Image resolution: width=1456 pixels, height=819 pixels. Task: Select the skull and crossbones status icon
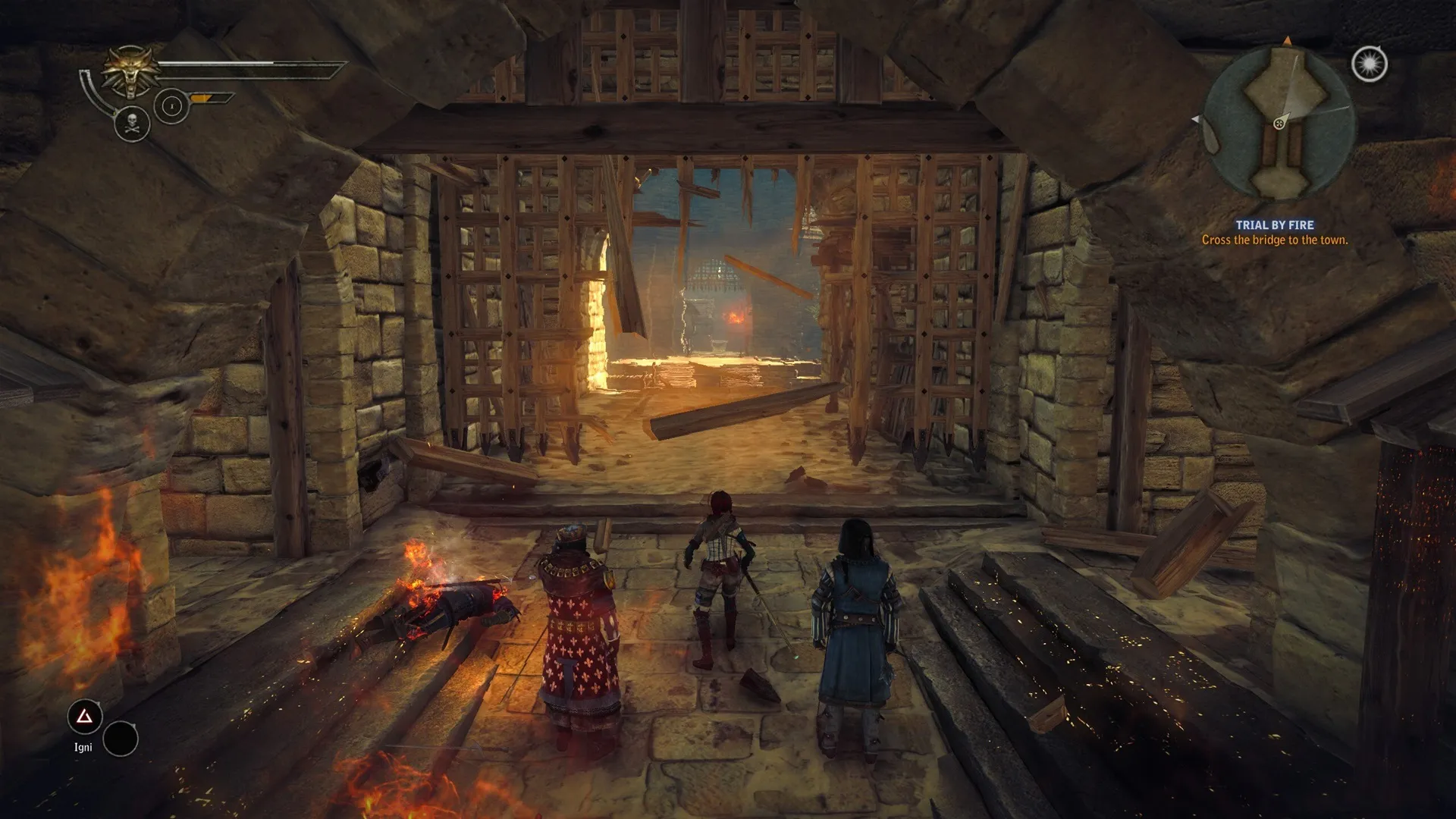coord(132,123)
